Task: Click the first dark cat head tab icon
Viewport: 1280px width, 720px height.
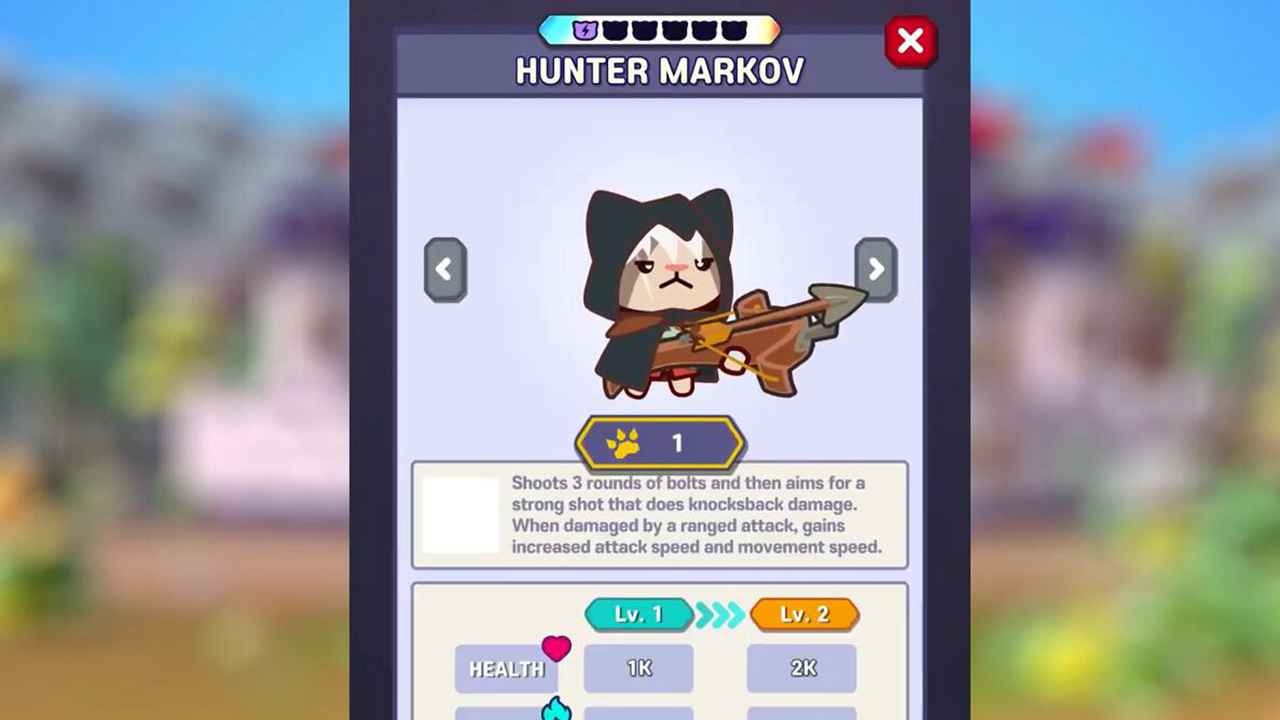Action: [615, 30]
